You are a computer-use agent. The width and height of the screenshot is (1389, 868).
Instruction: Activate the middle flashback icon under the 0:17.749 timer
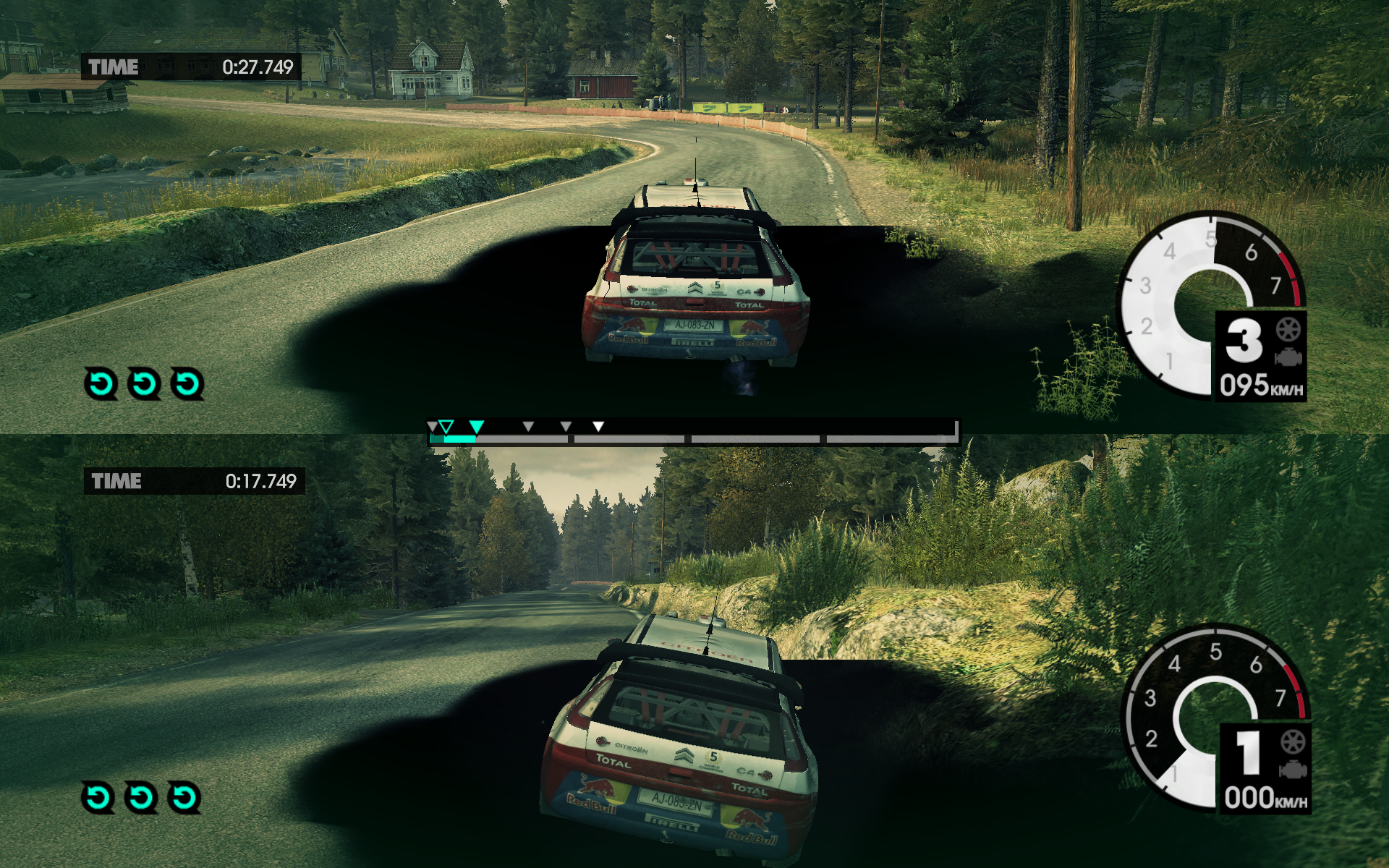click(141, 797)
